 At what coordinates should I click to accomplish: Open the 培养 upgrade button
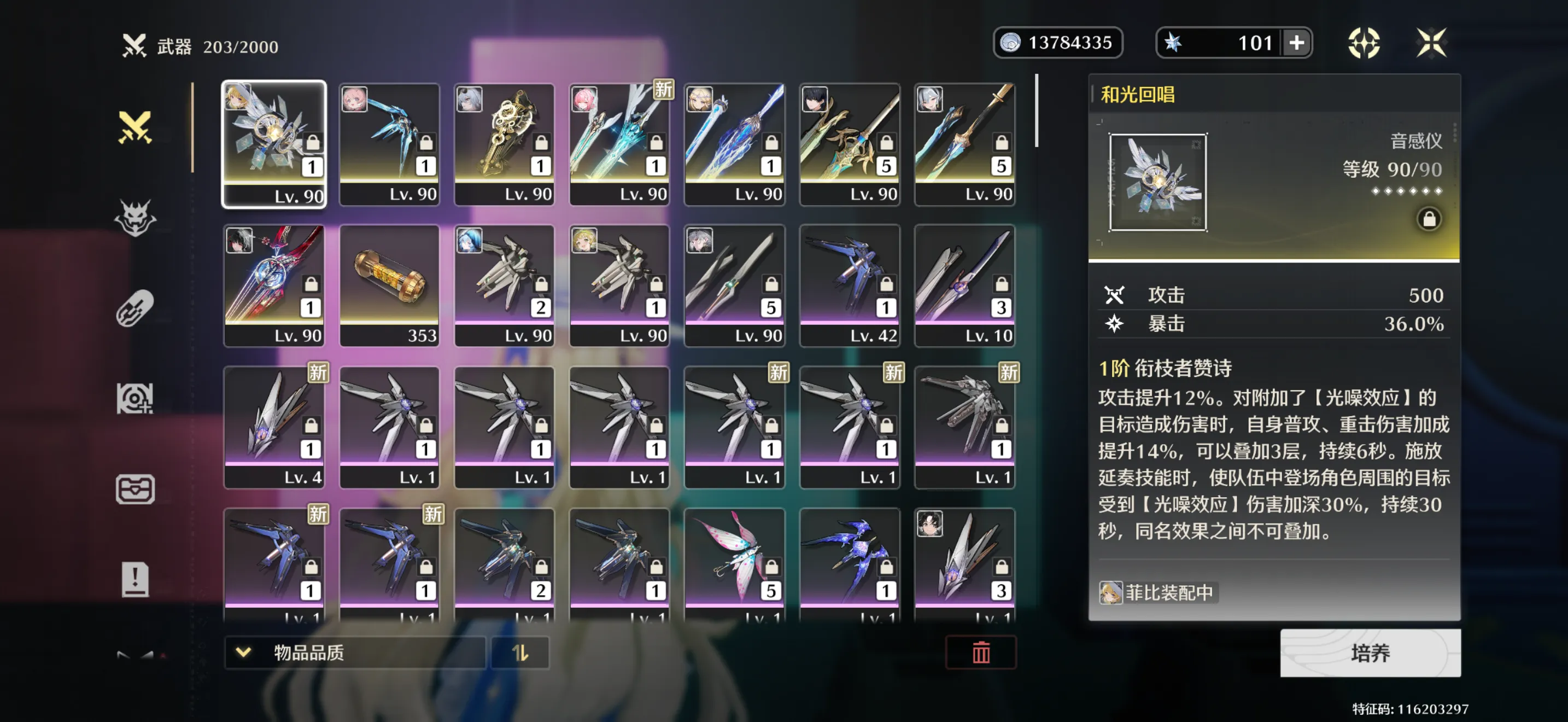(1370, 653)
